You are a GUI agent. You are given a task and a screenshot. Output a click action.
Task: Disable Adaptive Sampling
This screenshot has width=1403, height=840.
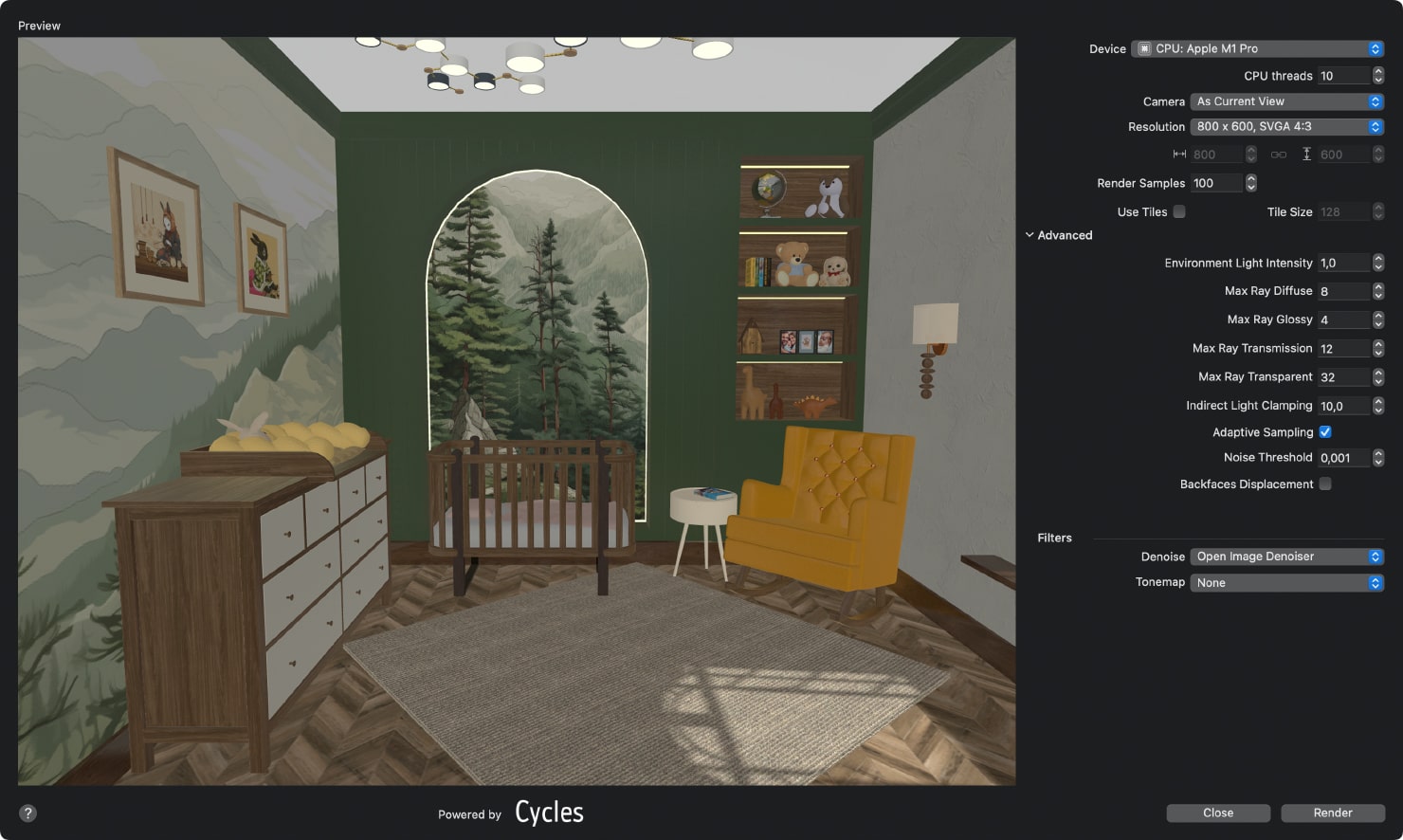[x=1324, y=431]
